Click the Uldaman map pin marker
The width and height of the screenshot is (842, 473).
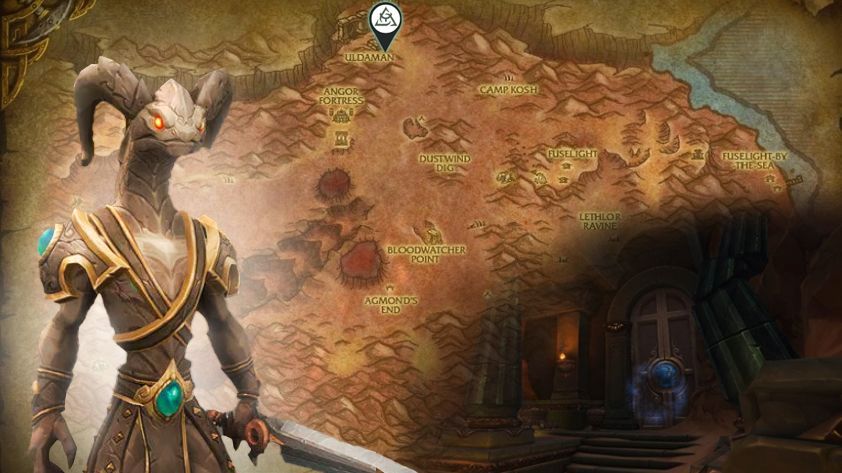[x=382, y=22]
